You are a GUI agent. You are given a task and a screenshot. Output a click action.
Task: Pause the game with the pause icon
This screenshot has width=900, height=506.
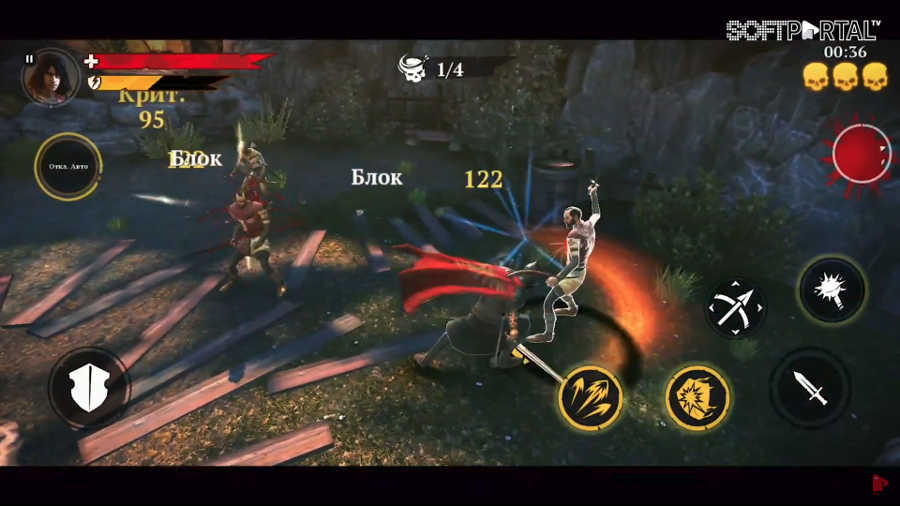click(29, 60)
